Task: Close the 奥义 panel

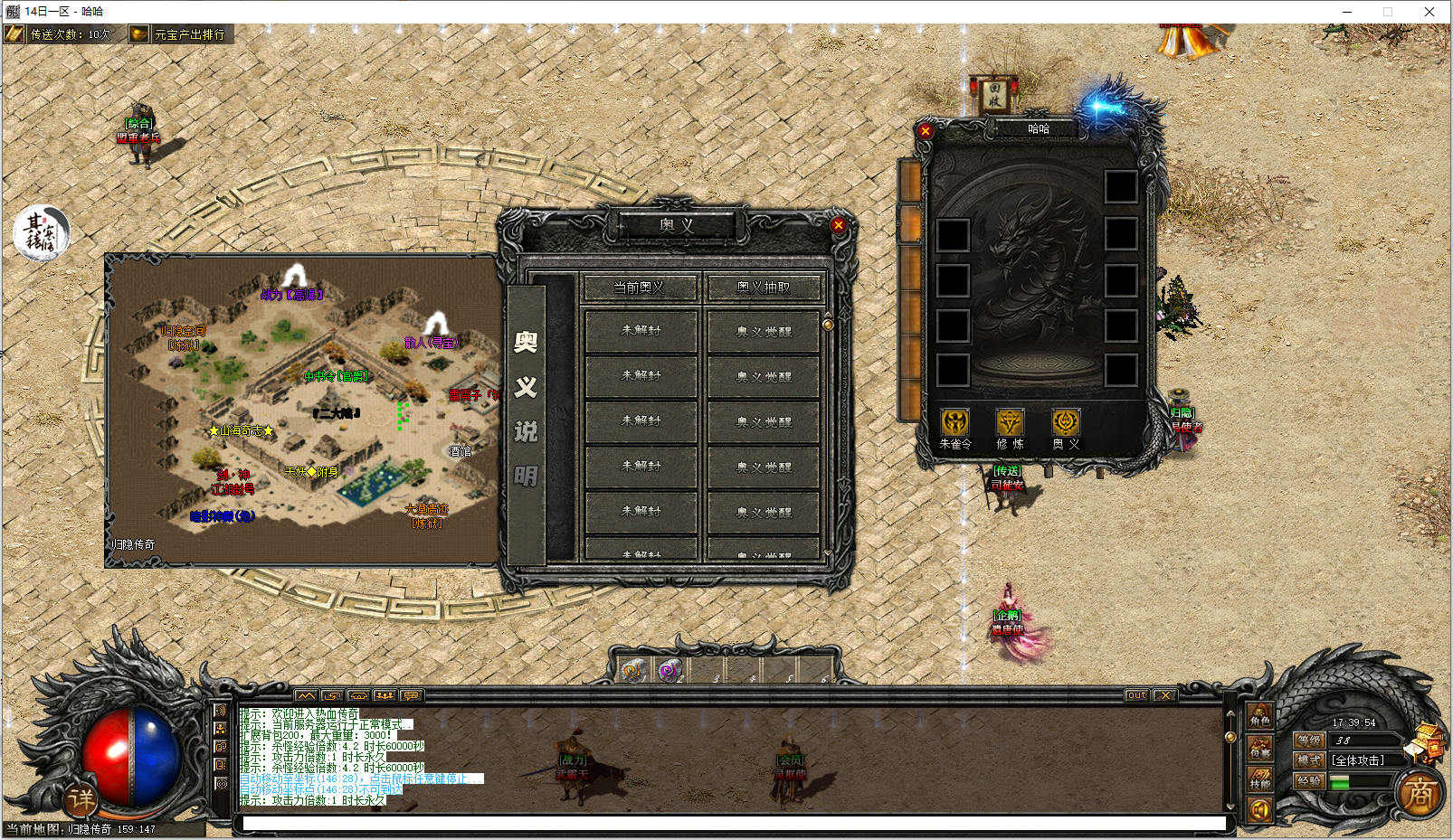Action: 839,225
